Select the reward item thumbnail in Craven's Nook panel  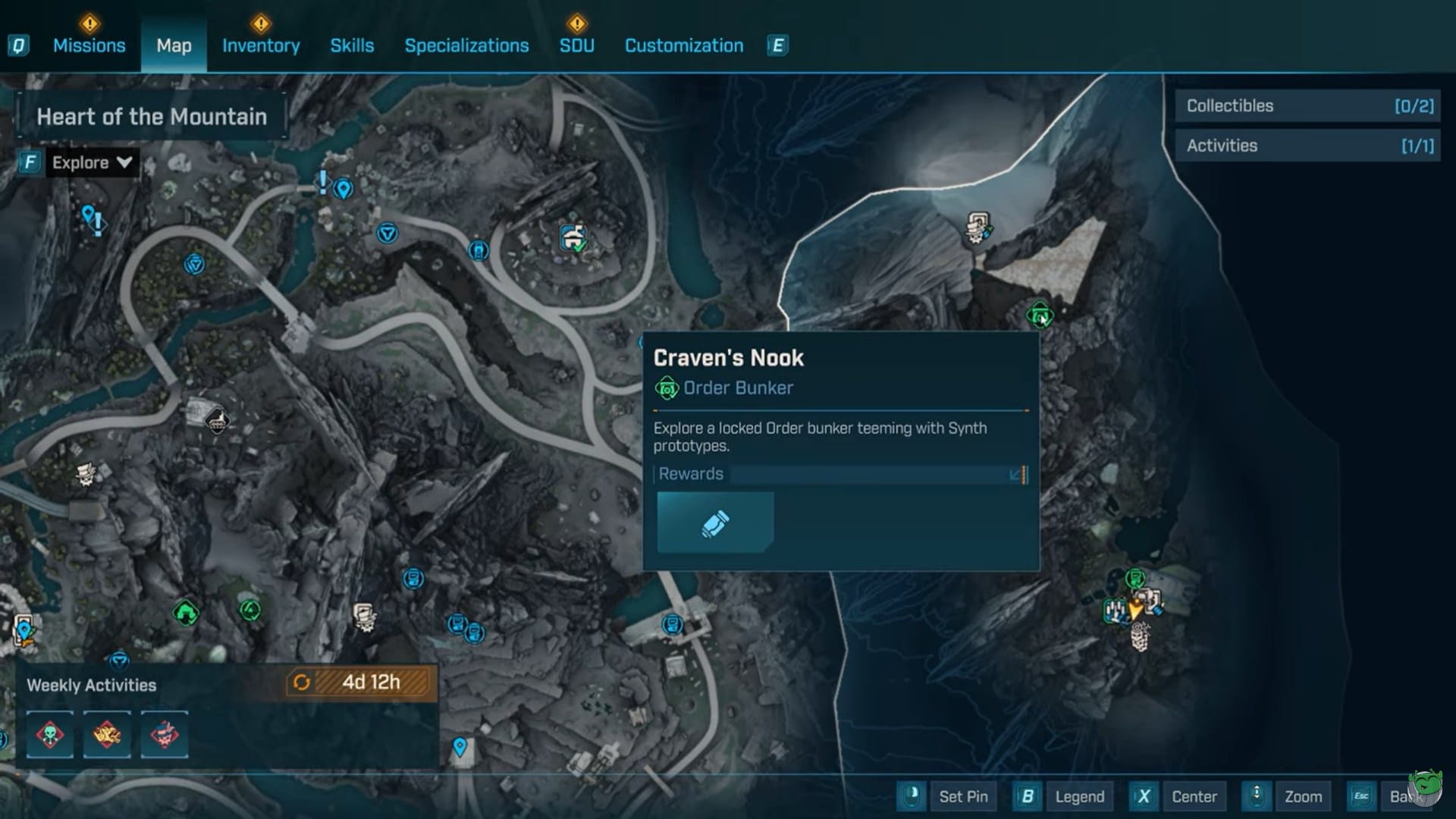pyautogui.click(x=714, y=522)
